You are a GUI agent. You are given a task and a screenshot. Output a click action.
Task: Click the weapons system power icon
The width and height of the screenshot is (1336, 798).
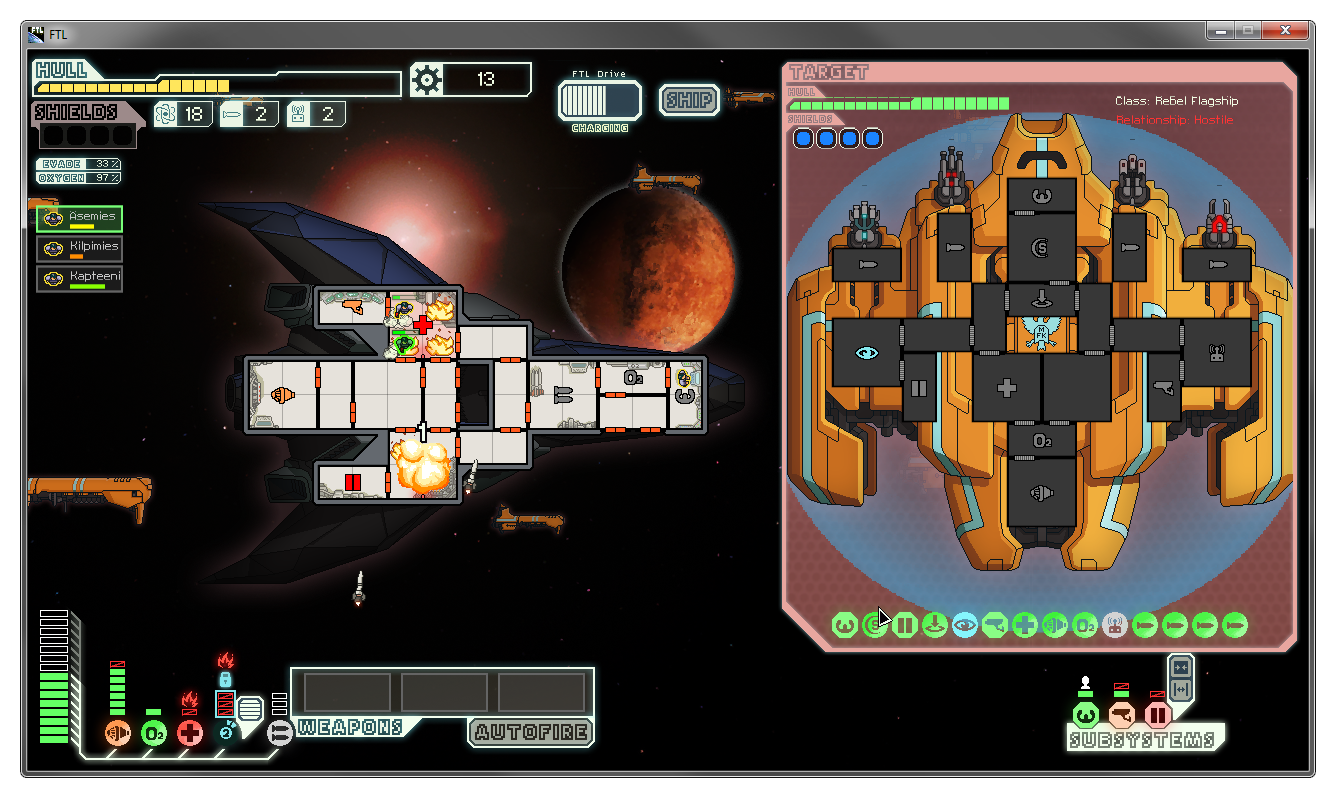pos(281,733)
